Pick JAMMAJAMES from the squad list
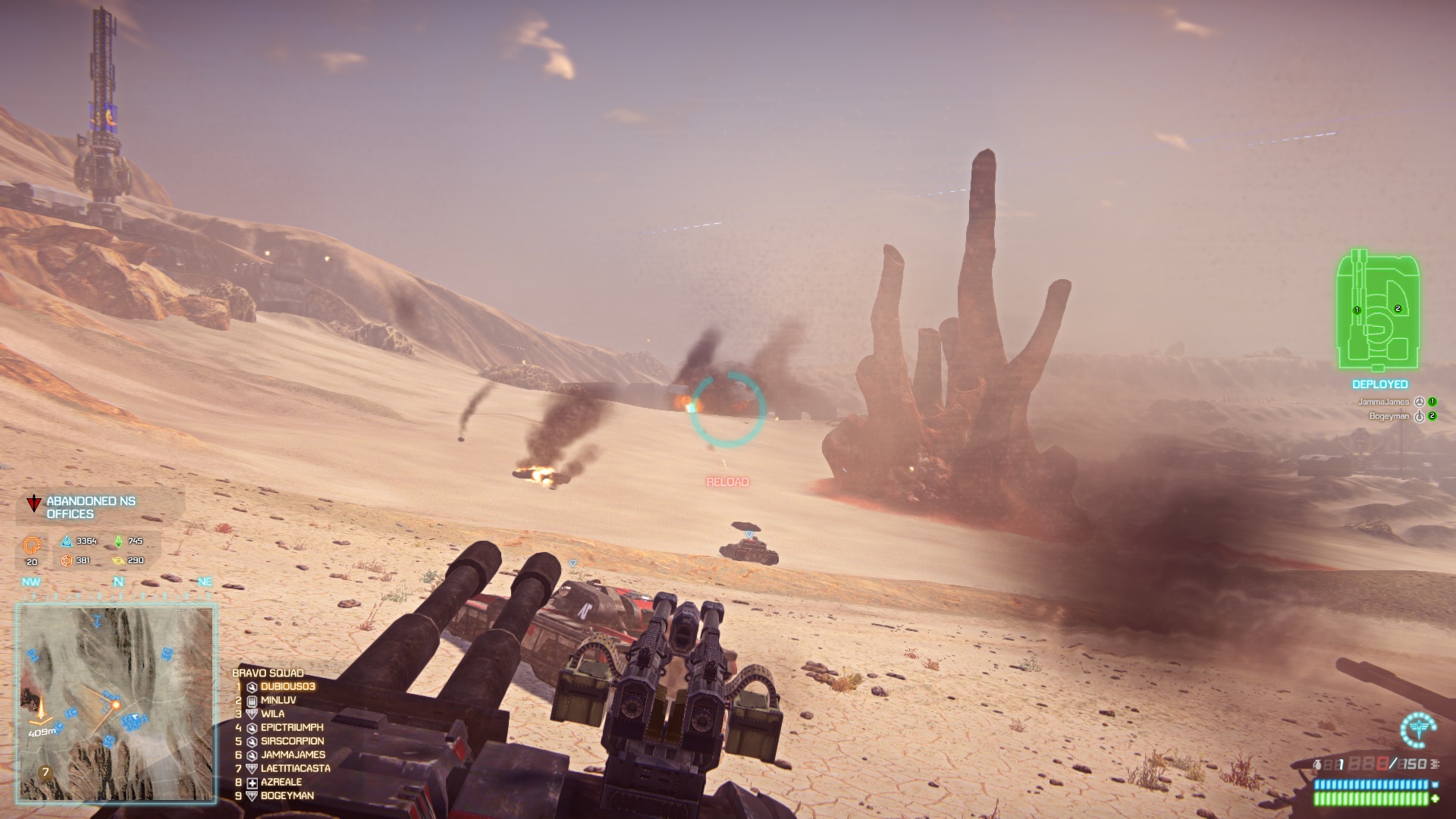The image size is (1456, 819). tap(293, 755)
